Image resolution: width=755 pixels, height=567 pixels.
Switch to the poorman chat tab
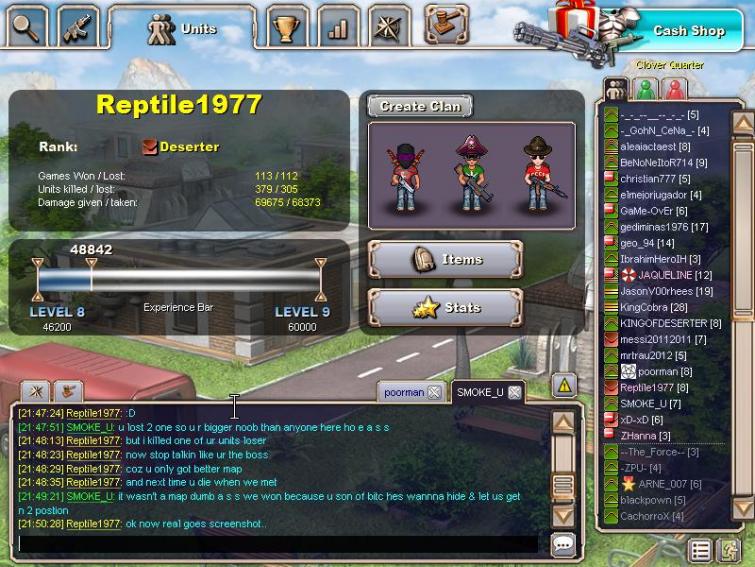tap(405, 392)
